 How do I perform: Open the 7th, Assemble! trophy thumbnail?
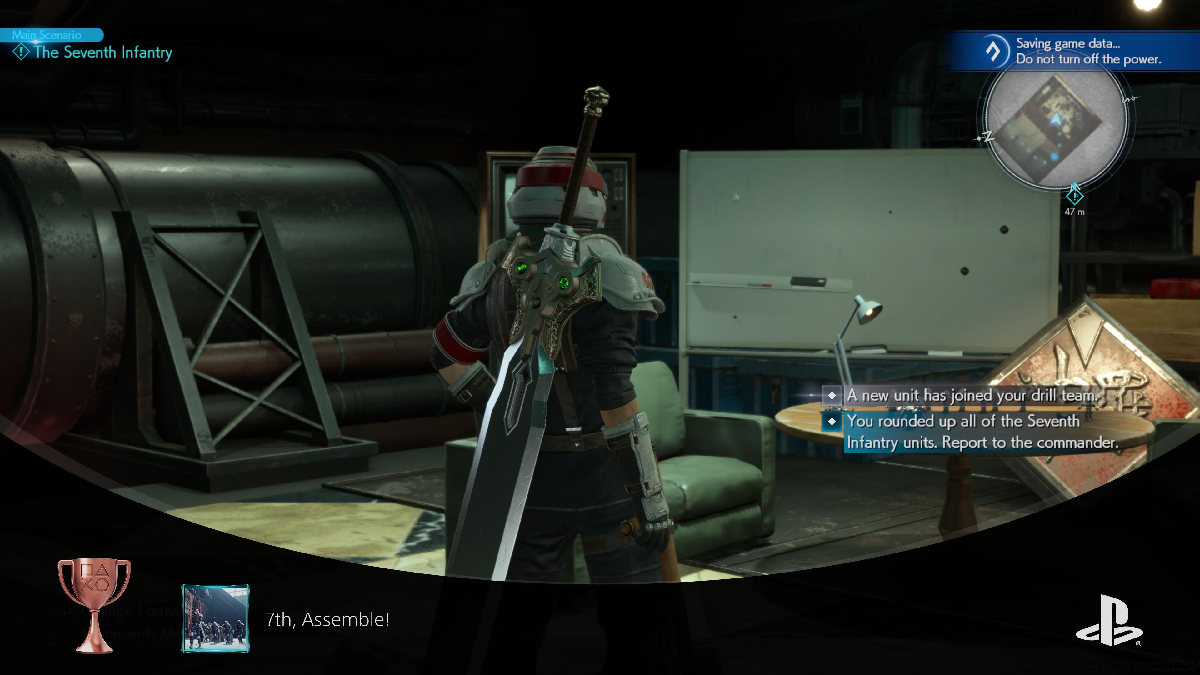point(215,618)
